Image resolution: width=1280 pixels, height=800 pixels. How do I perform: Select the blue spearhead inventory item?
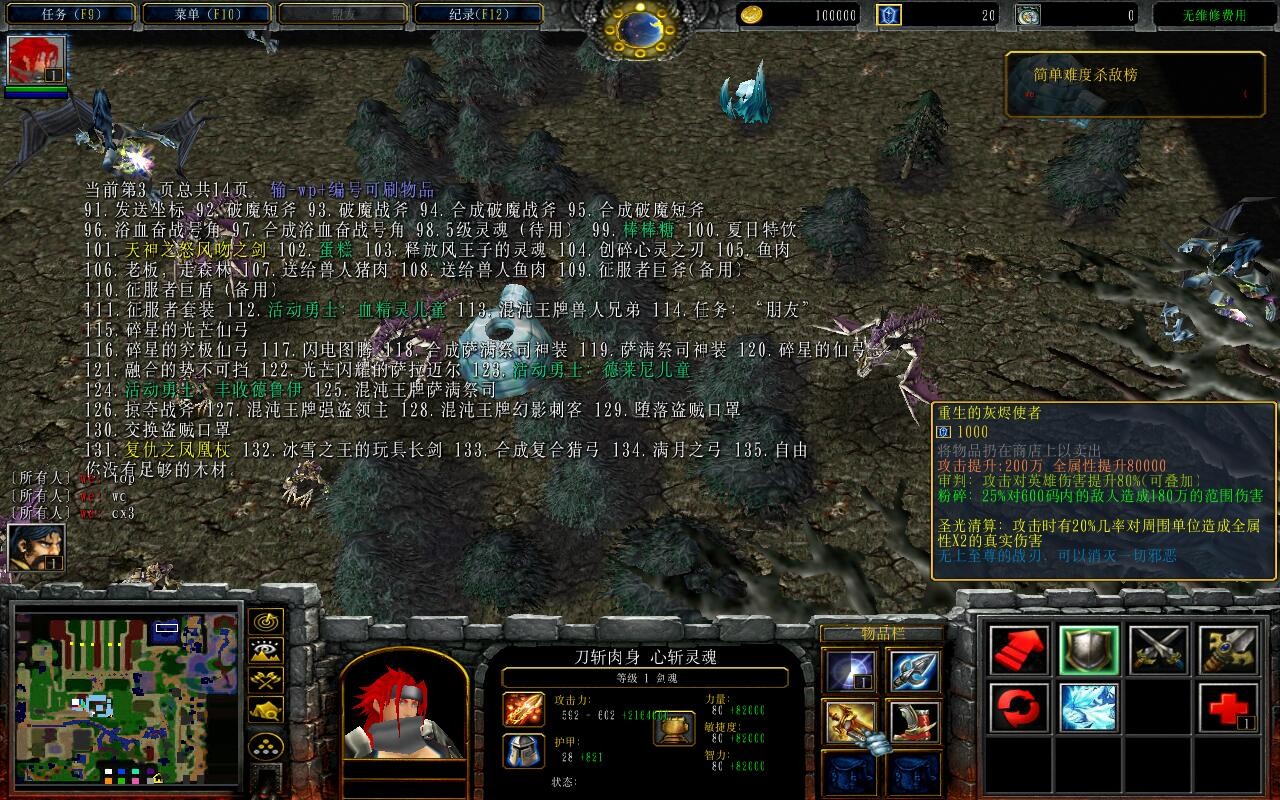click(x=914, y=670)
